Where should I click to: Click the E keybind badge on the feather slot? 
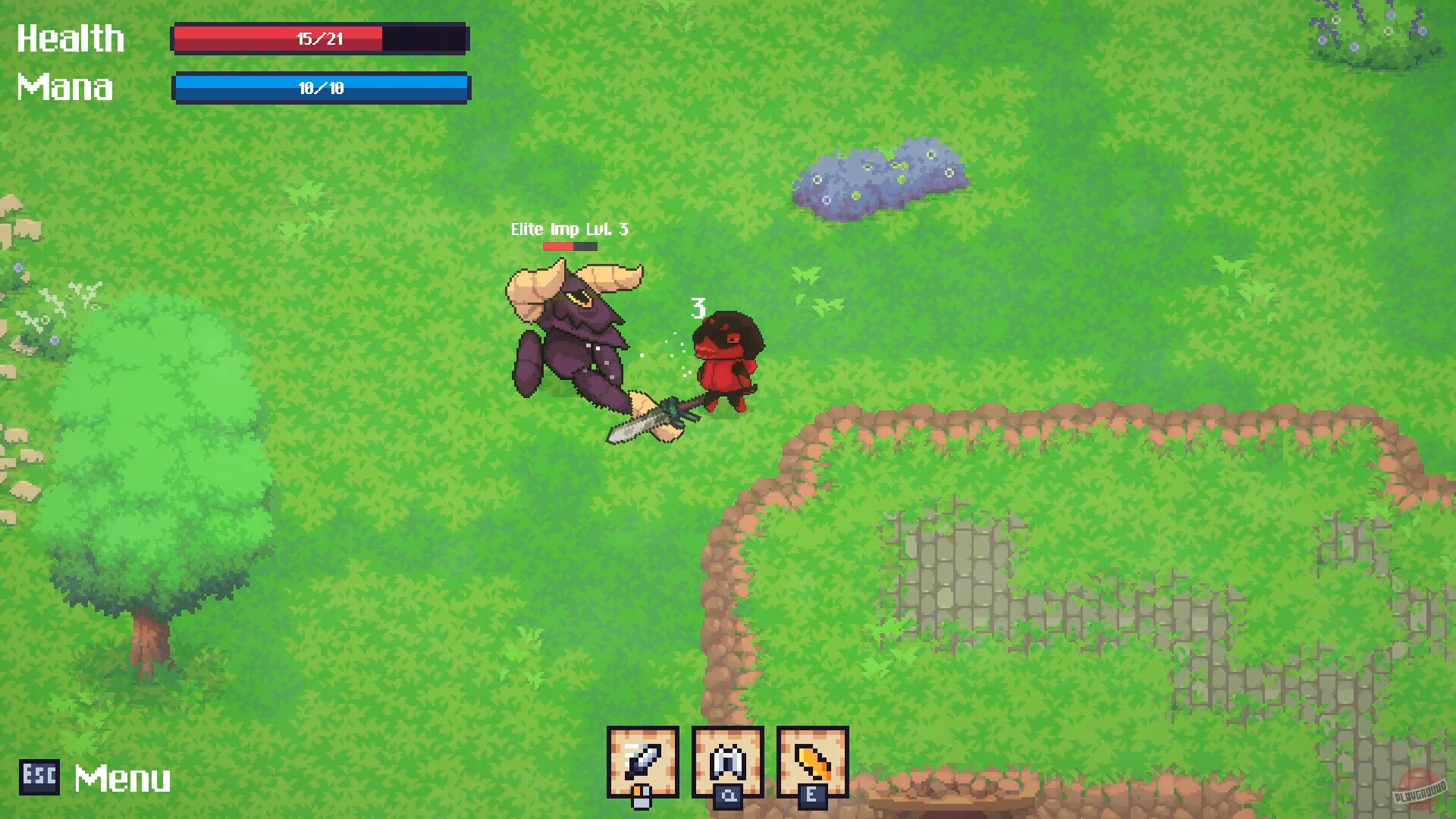point(813,798)
